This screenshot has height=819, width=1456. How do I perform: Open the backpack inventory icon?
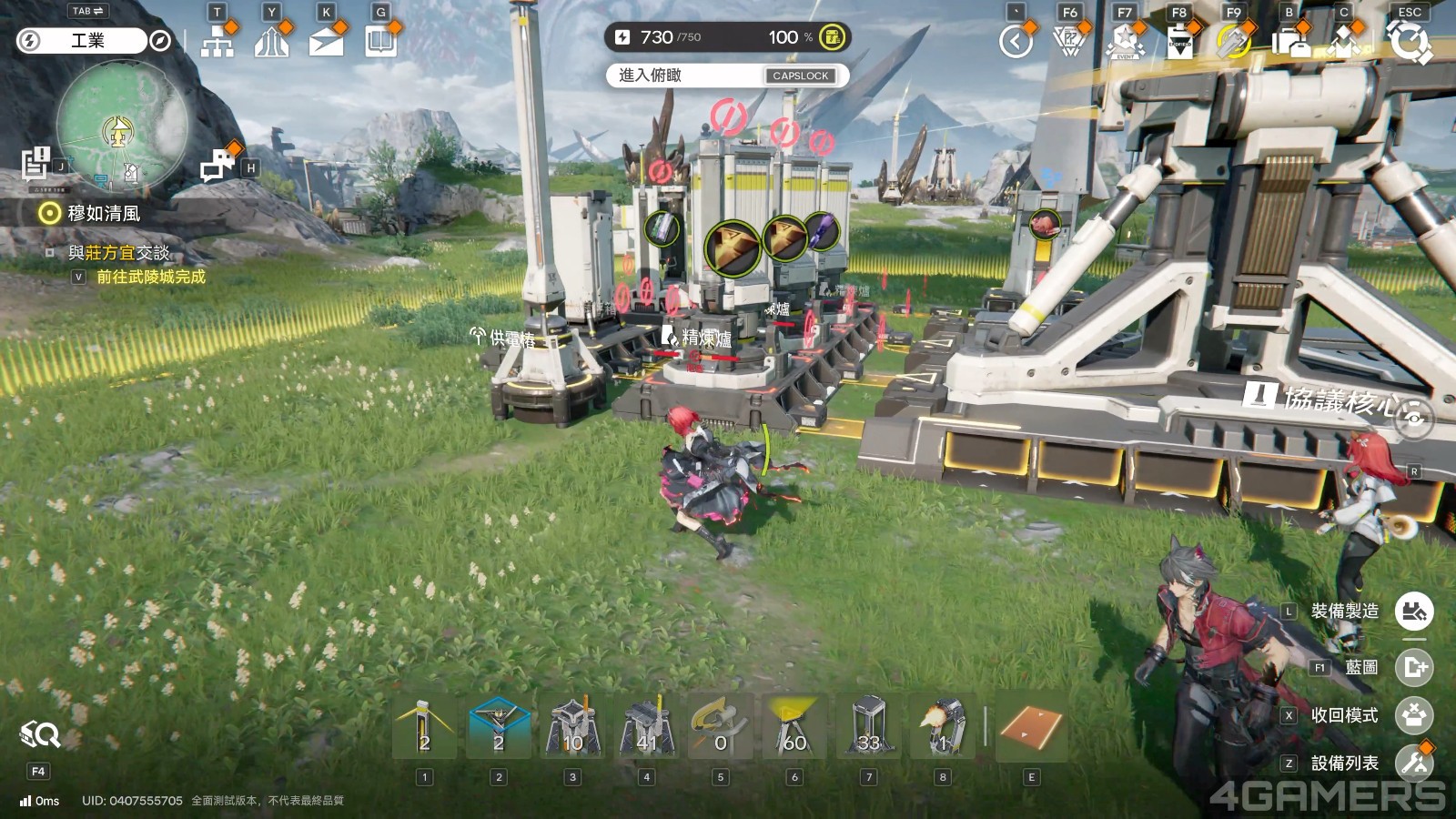[x=1289, y=41]
